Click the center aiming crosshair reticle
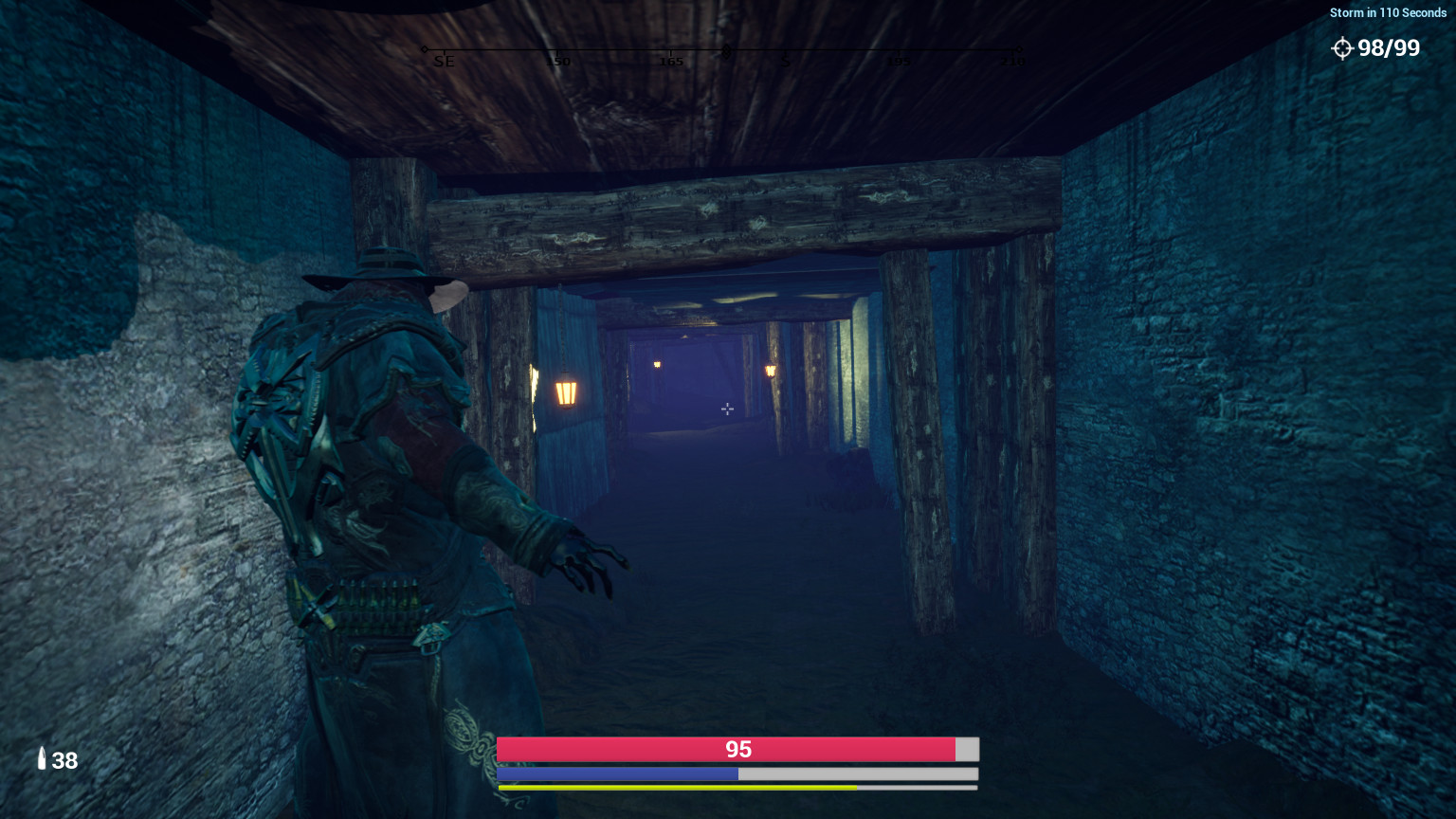 tap(726, 409)
